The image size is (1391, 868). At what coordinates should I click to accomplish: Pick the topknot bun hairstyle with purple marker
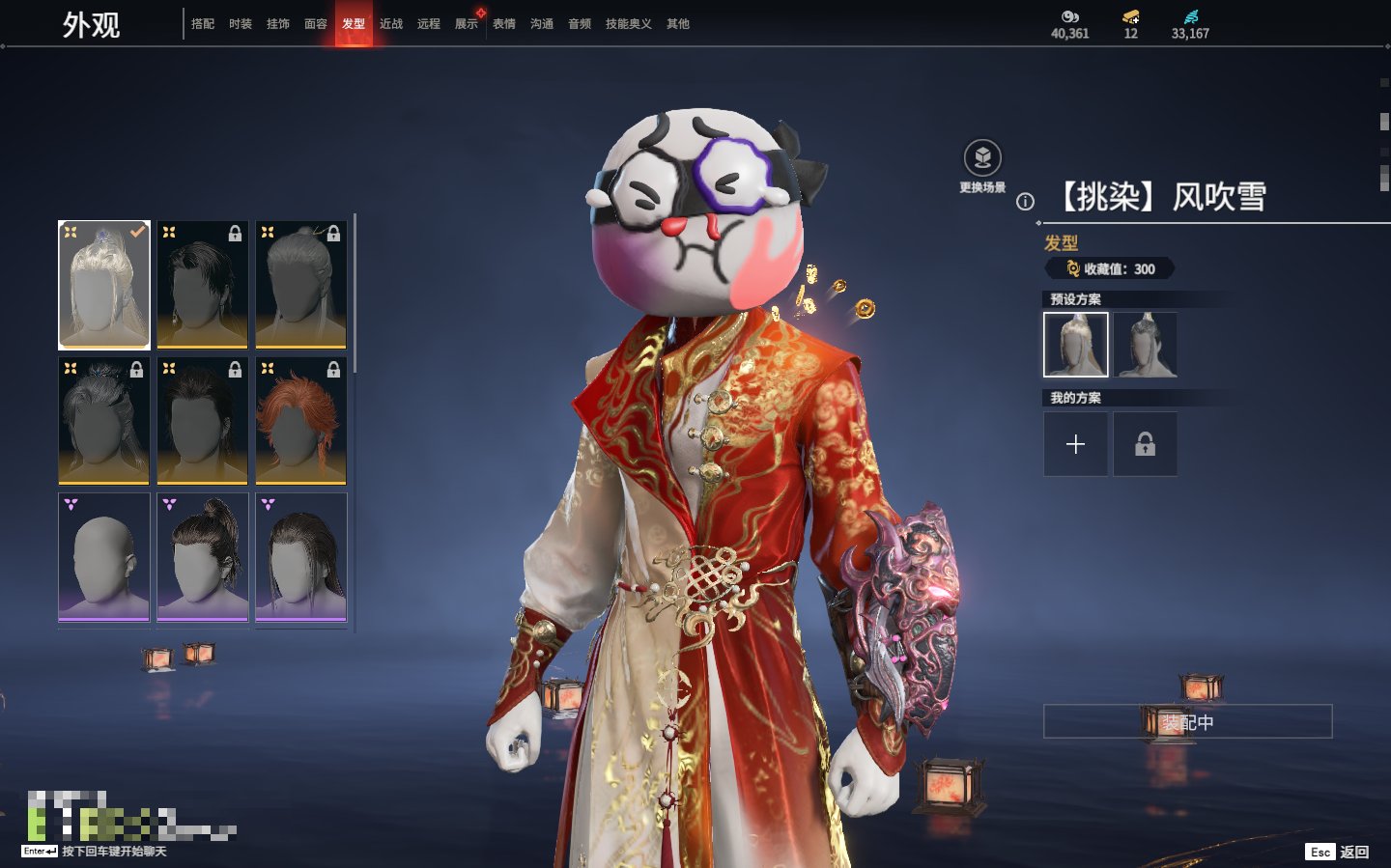203,557
